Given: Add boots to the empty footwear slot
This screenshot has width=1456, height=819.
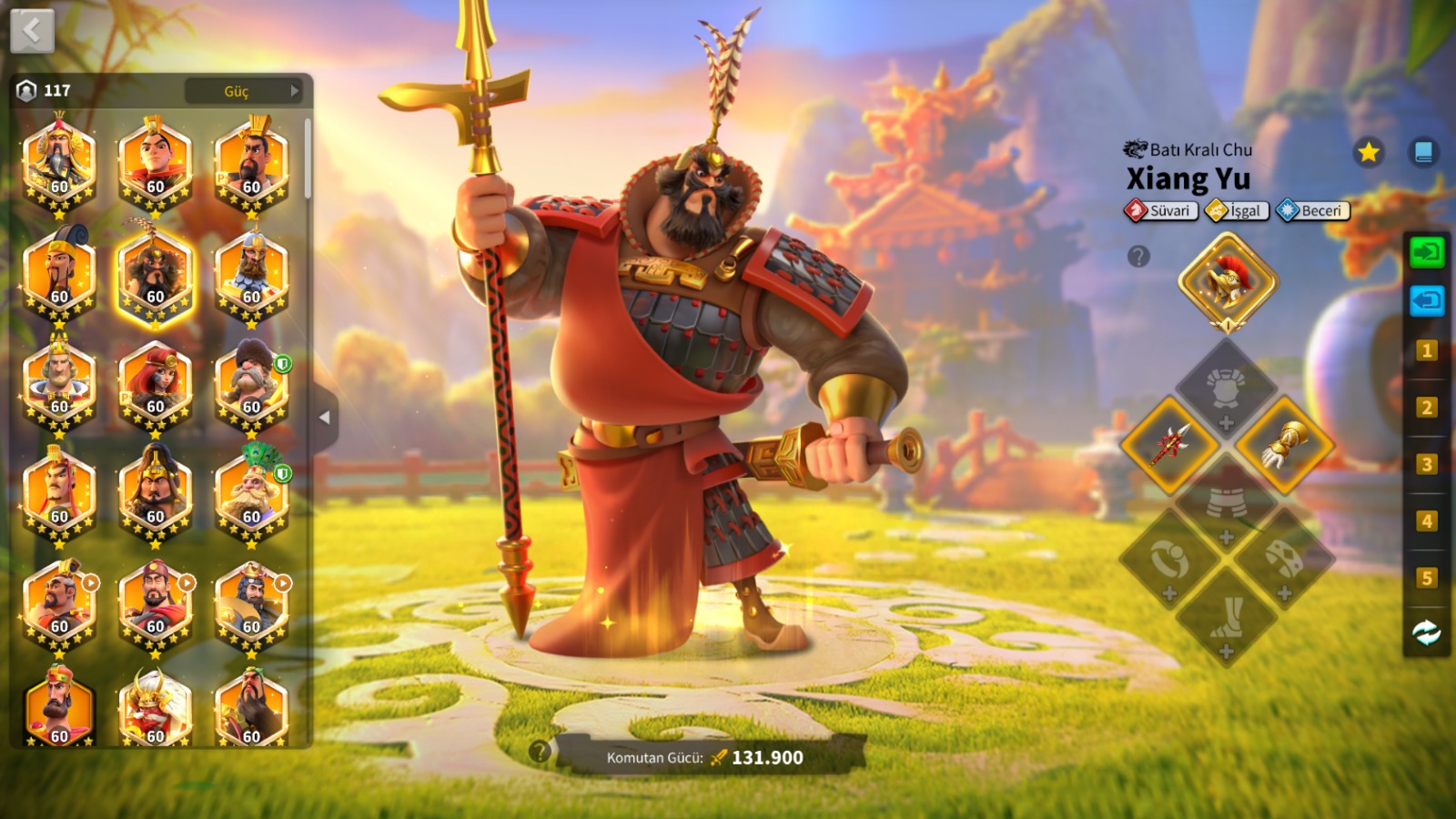Looking at the screenshot, I should coord(1227,619).
